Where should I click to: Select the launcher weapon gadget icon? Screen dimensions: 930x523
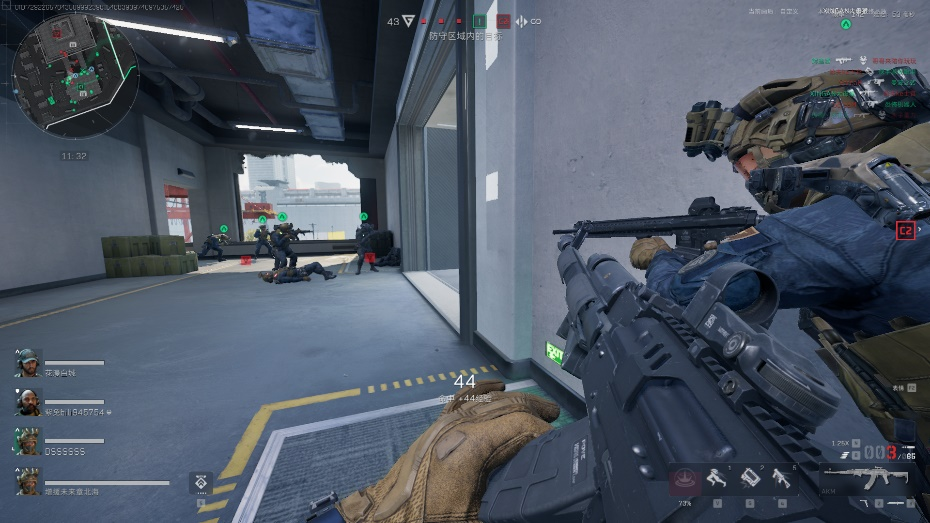pyautogui.click(x=781, y=477)
